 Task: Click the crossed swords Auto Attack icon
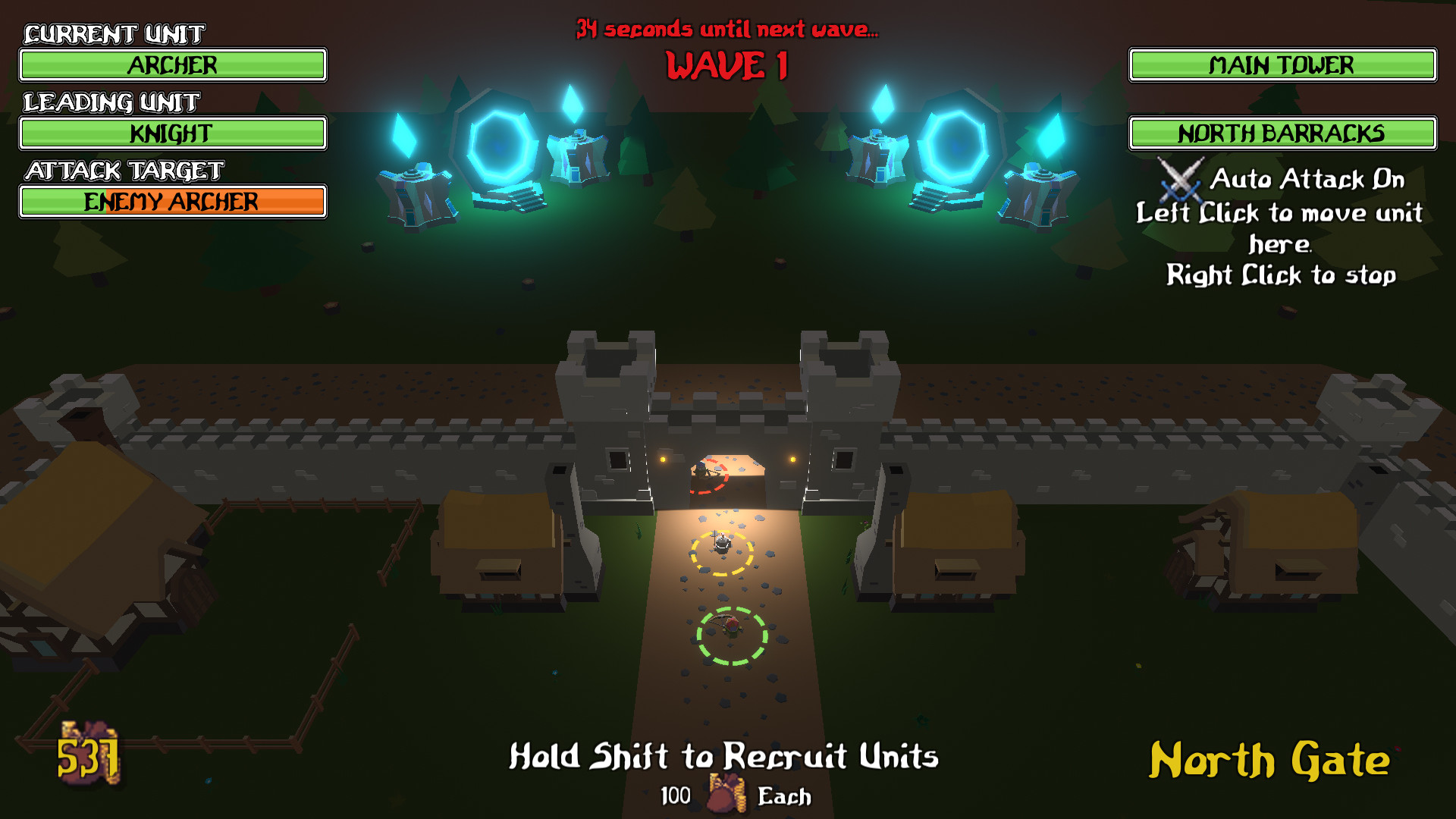tap(1179, 182)
